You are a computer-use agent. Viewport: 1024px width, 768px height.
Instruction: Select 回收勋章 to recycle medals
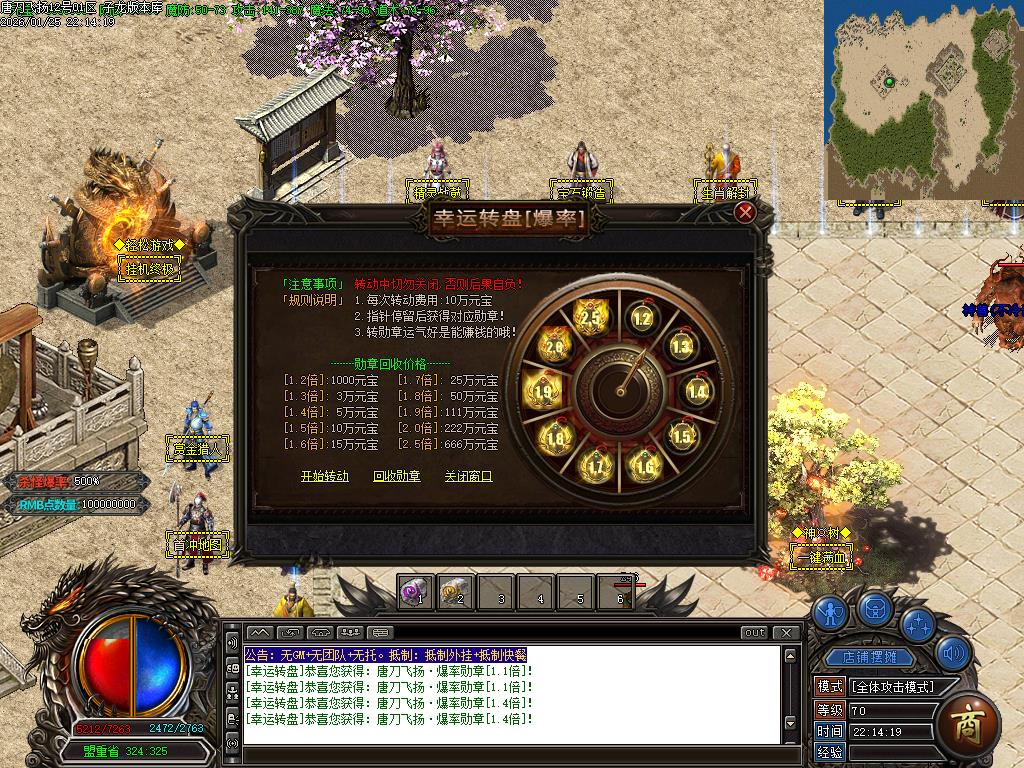[x=397, y=476]
